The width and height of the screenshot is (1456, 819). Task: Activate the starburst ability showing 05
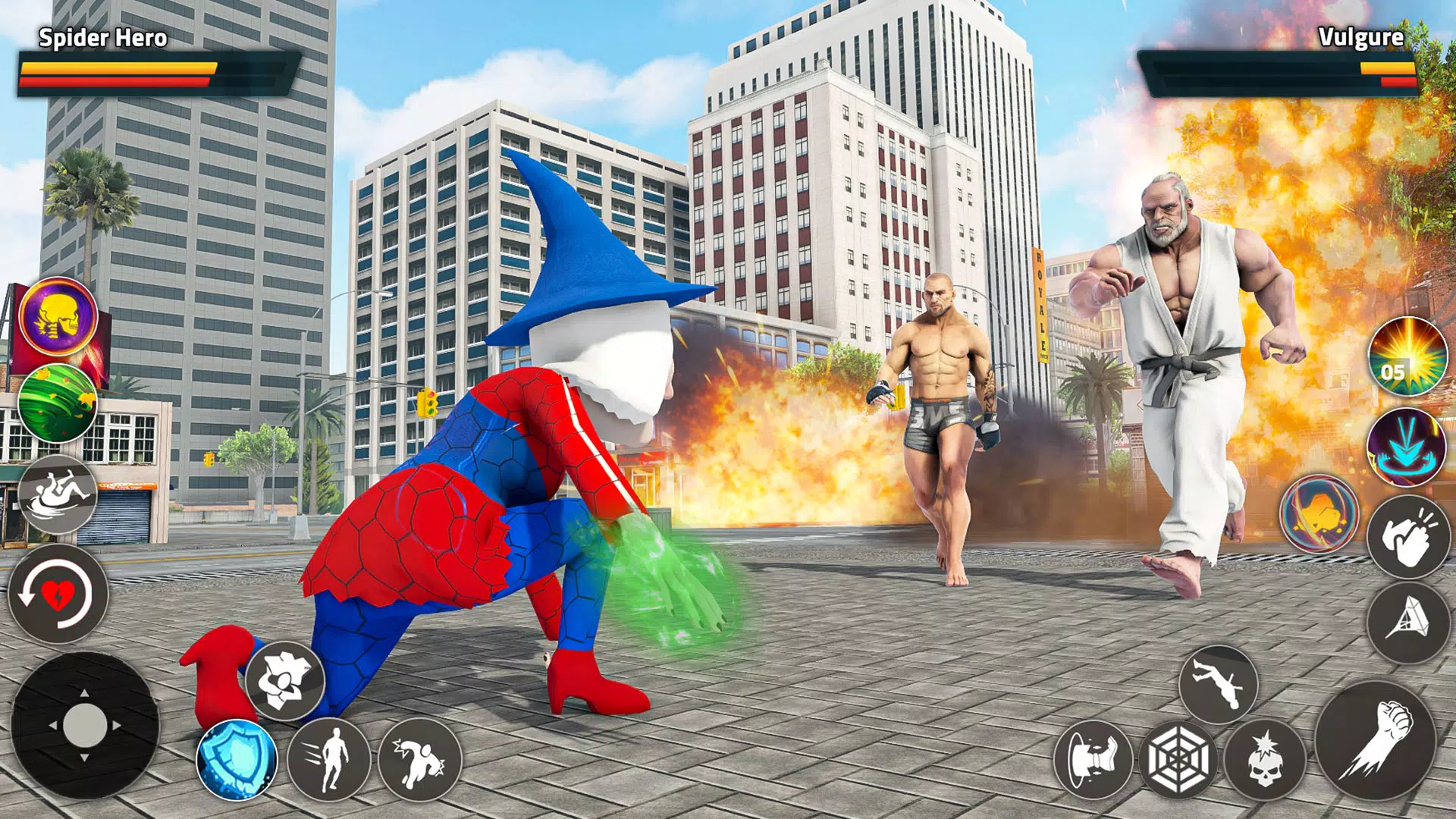point(1407,356)
